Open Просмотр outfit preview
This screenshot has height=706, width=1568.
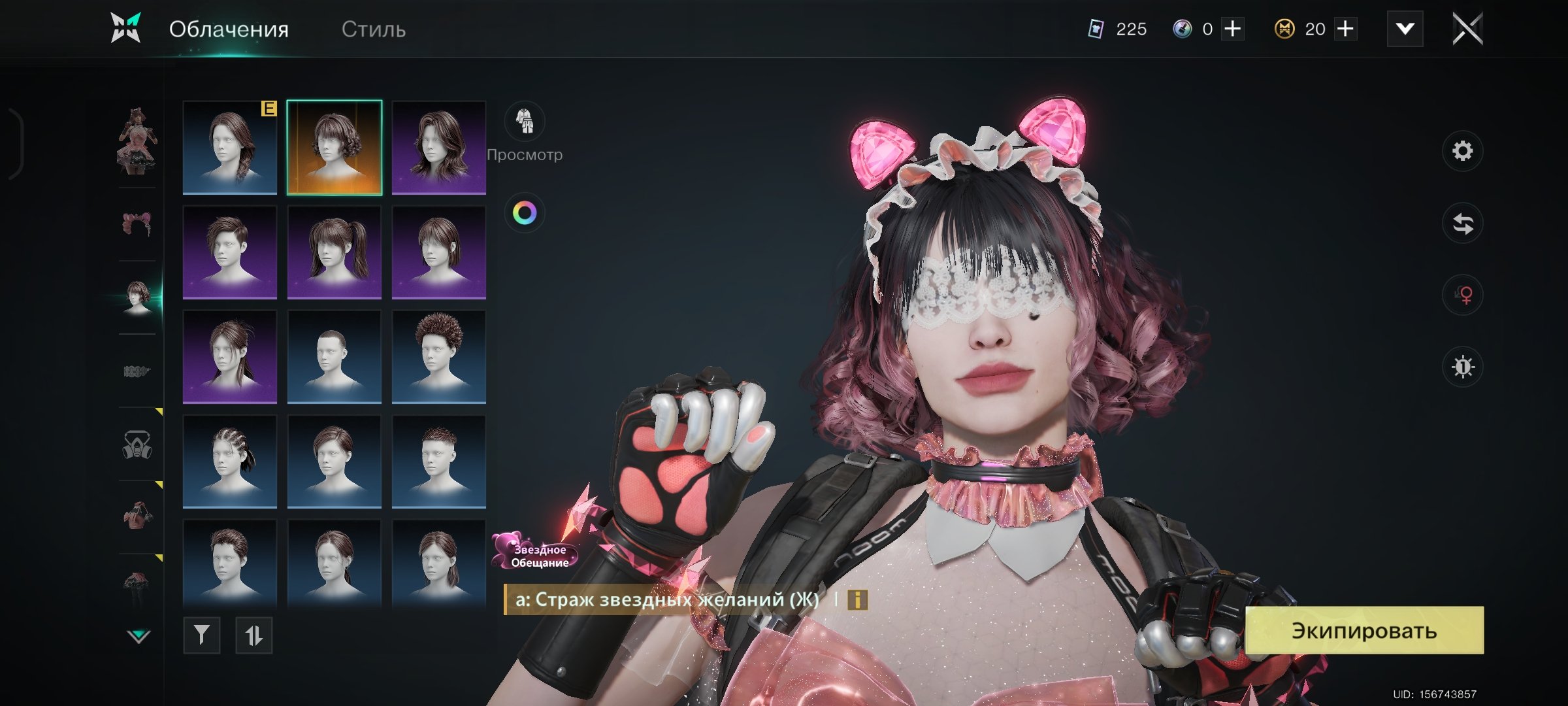[x=525, y=122]
